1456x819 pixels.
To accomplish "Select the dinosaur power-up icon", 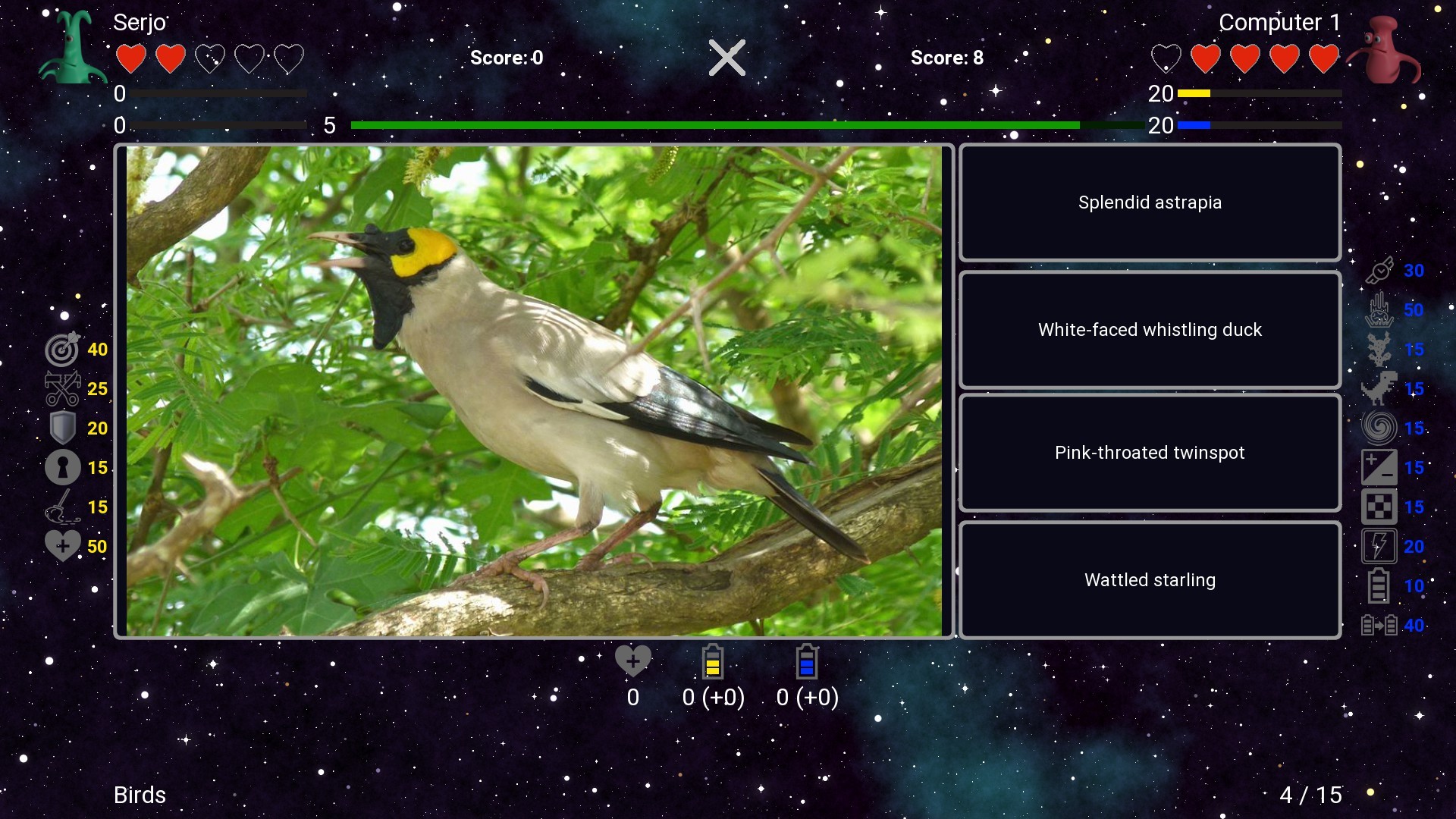I will (x=1380, y=389).
